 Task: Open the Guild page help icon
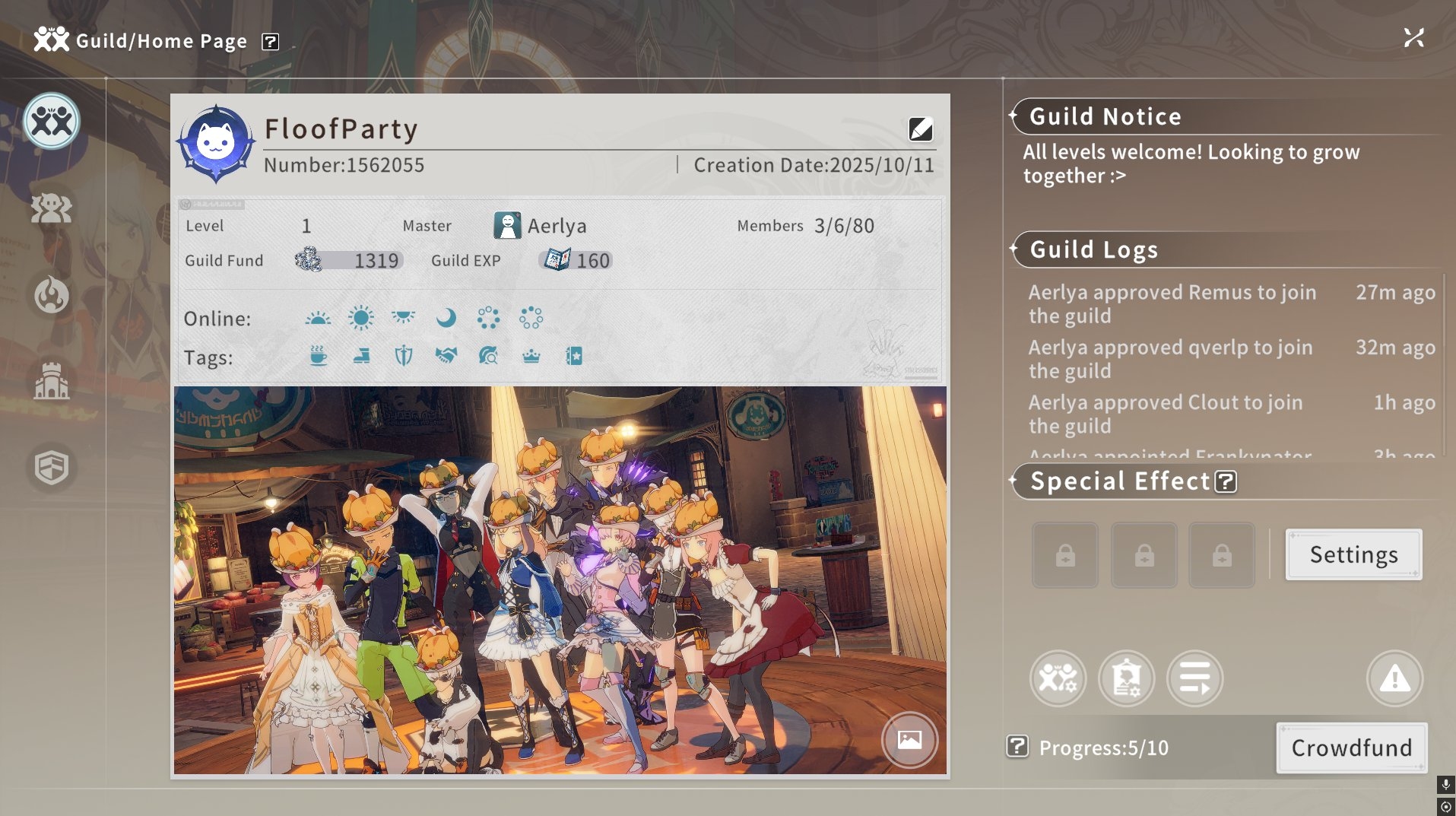270,42
